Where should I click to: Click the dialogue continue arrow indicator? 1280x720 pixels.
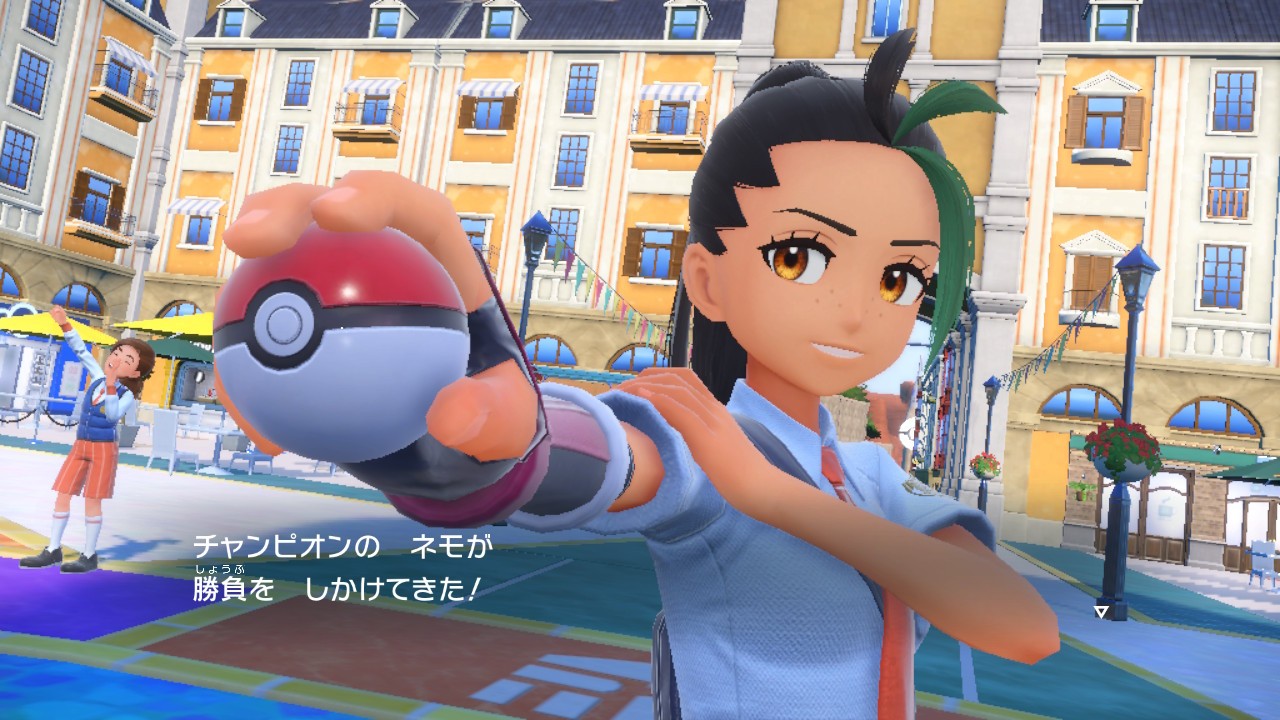(1101, 611)
